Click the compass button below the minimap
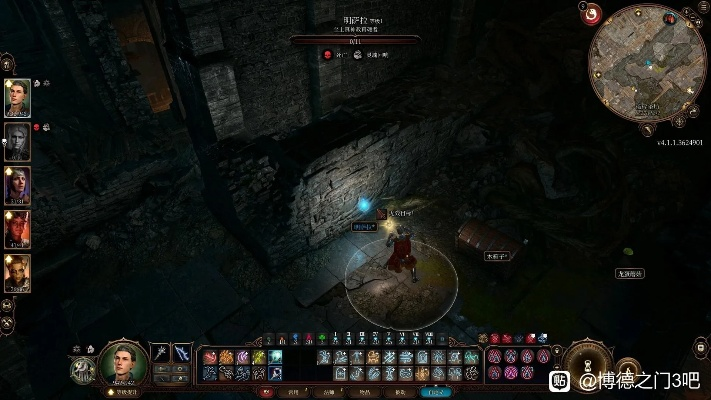711x400 pixels. click(x=679, y=120)
